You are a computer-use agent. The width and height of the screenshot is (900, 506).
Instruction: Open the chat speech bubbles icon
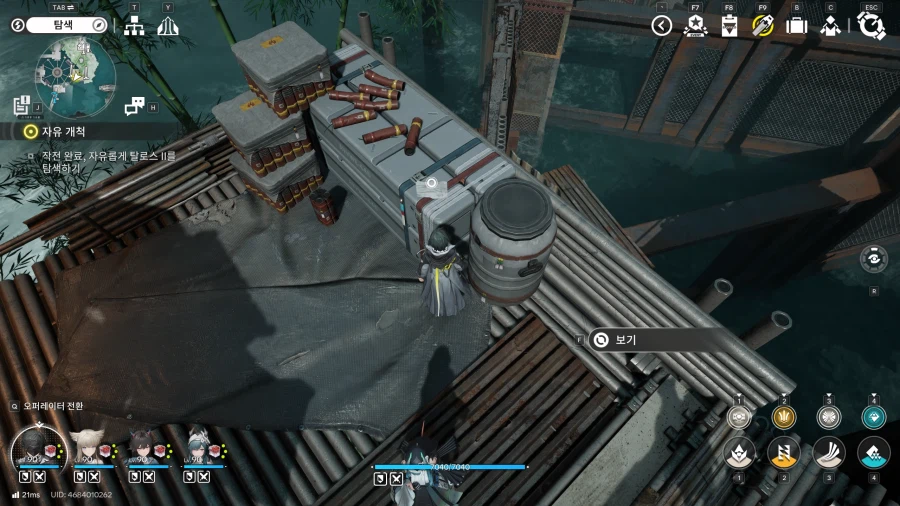point(135,106)
